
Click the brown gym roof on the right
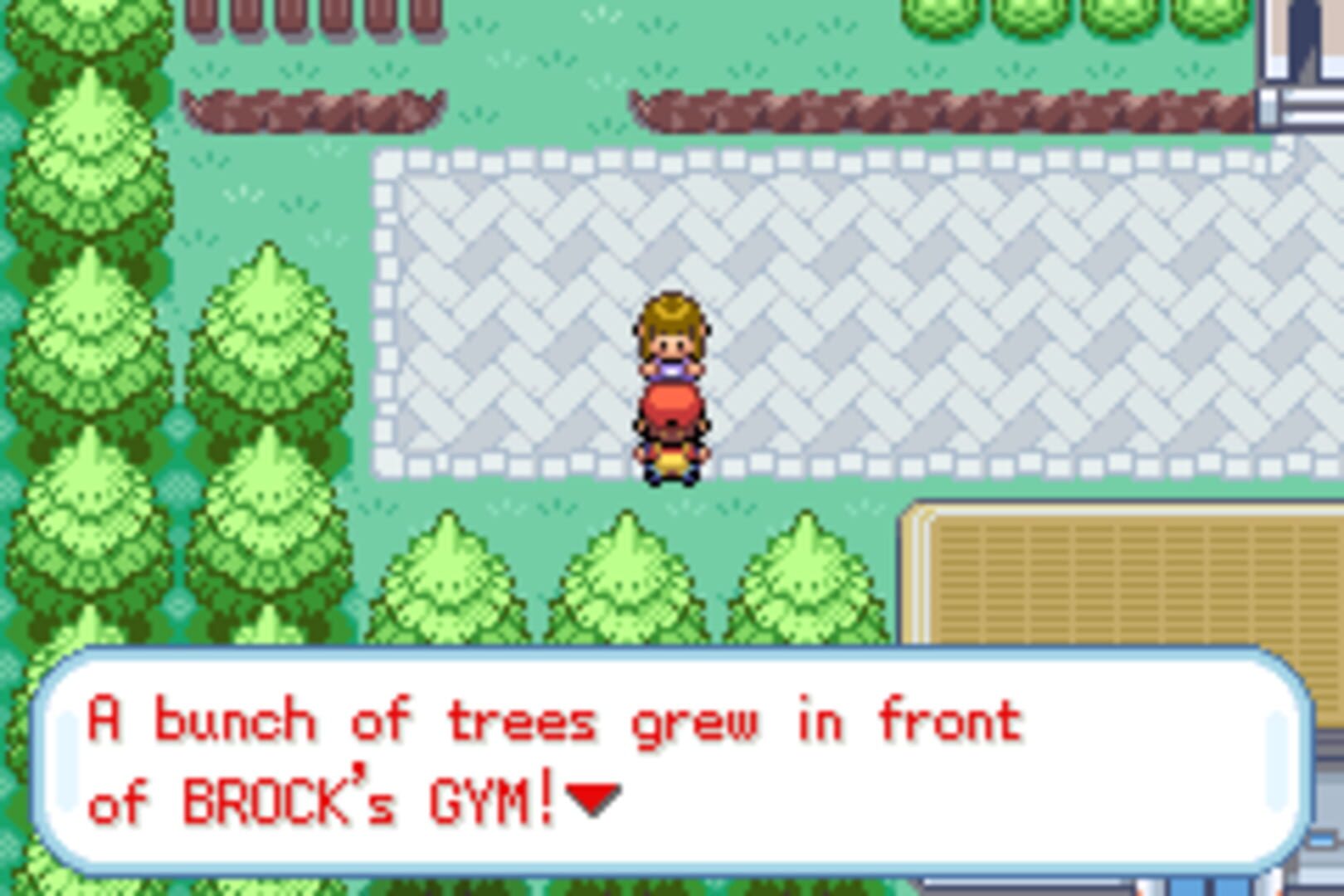[1120, 581]
